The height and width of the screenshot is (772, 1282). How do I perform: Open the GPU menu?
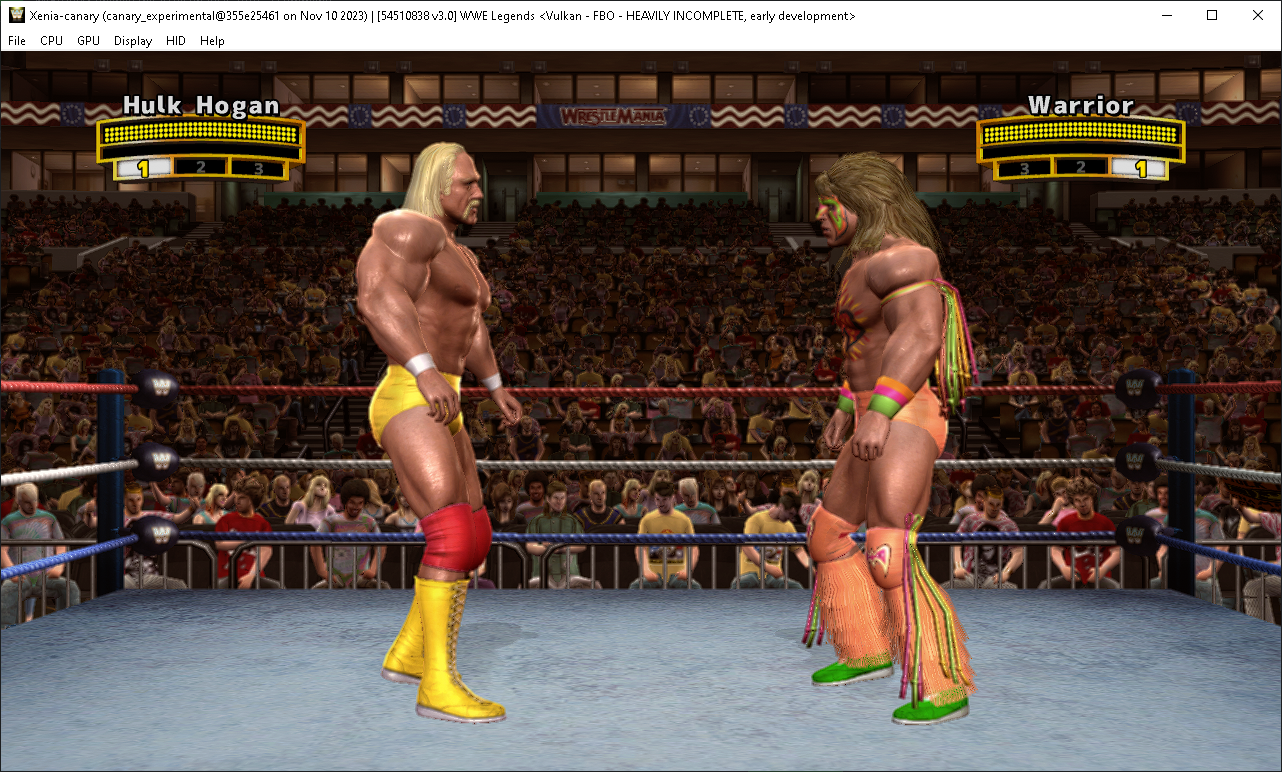click(x=87, y=41)
